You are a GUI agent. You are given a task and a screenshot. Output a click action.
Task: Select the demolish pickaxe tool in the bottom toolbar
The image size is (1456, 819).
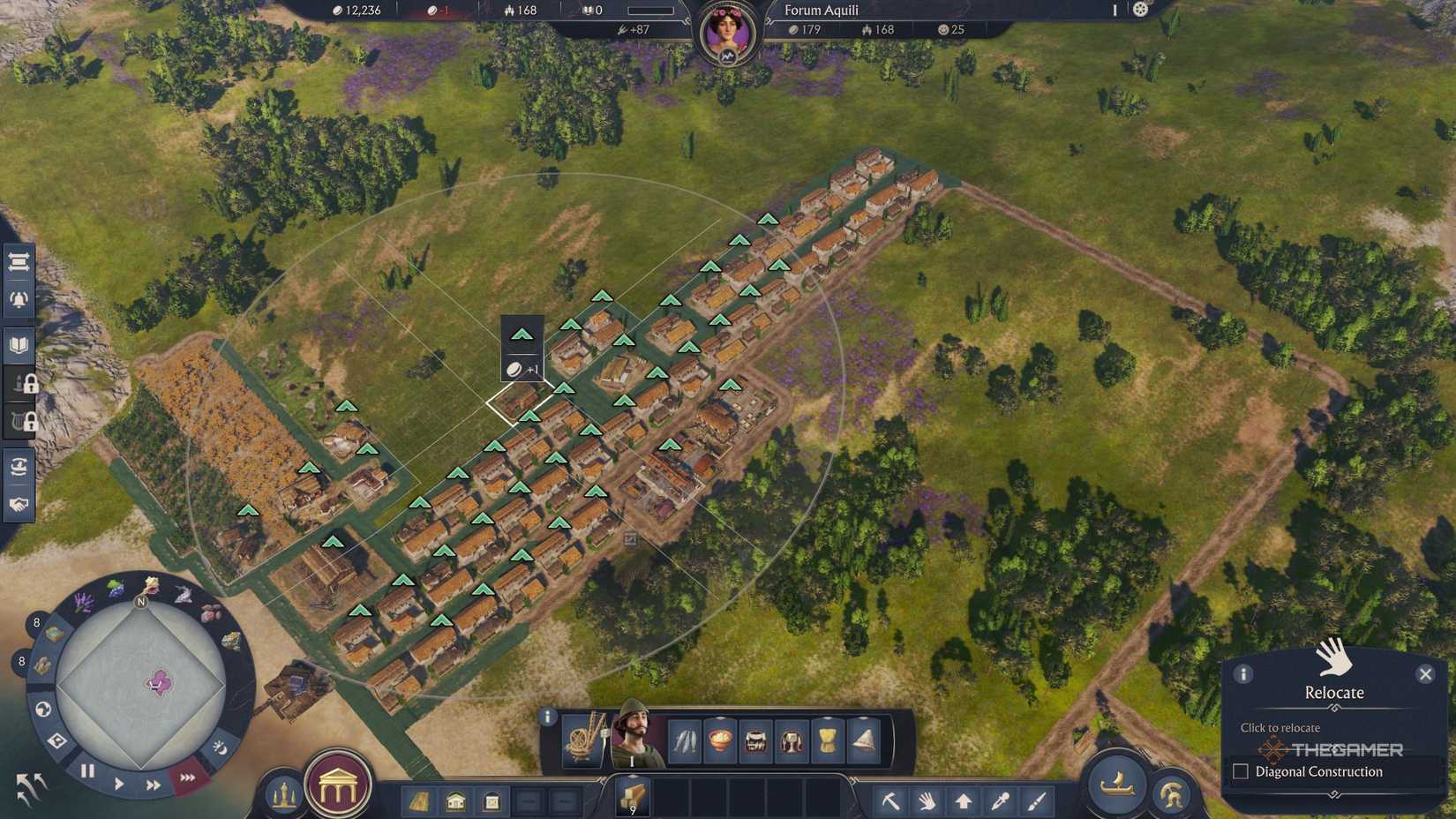pos(893,801)
